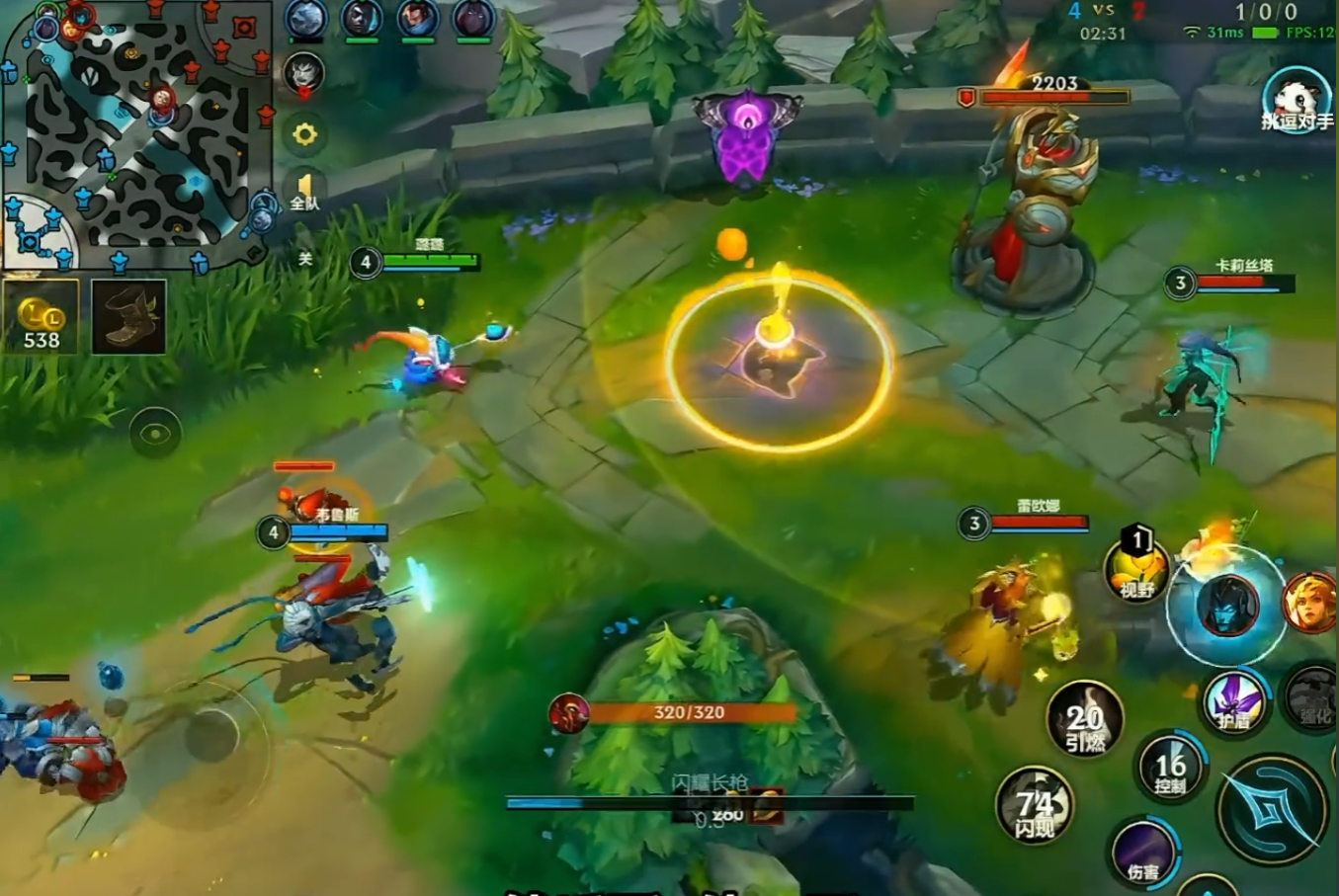Target the blue-faced enemy champion portrait
The height and width of the screenshot is (896, 1339).
pos(1227,606)
